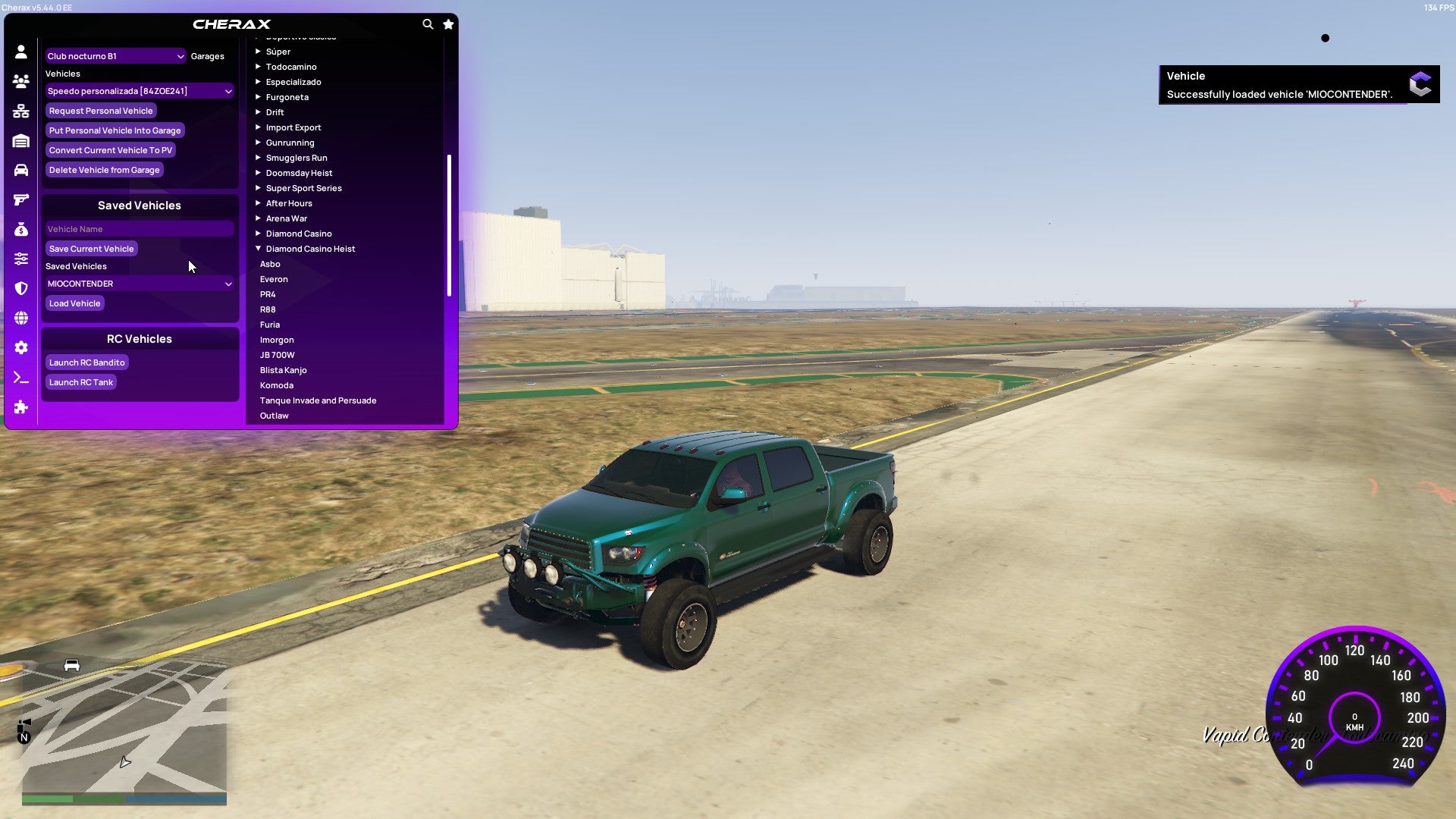This screenshot has height=819, width=1456.
Task: Open the money bag icon in sidebar
Action: (x=20, y=228)
